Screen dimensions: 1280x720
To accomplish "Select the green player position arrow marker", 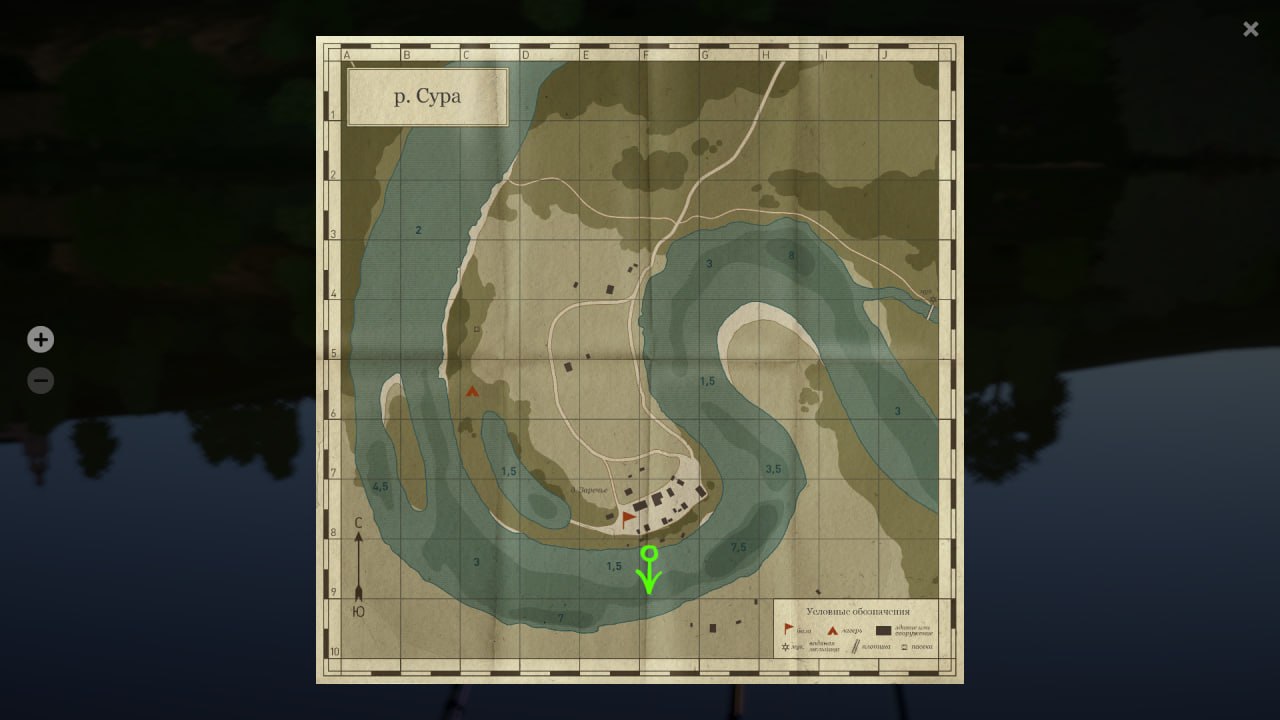I will click(649, 570).
